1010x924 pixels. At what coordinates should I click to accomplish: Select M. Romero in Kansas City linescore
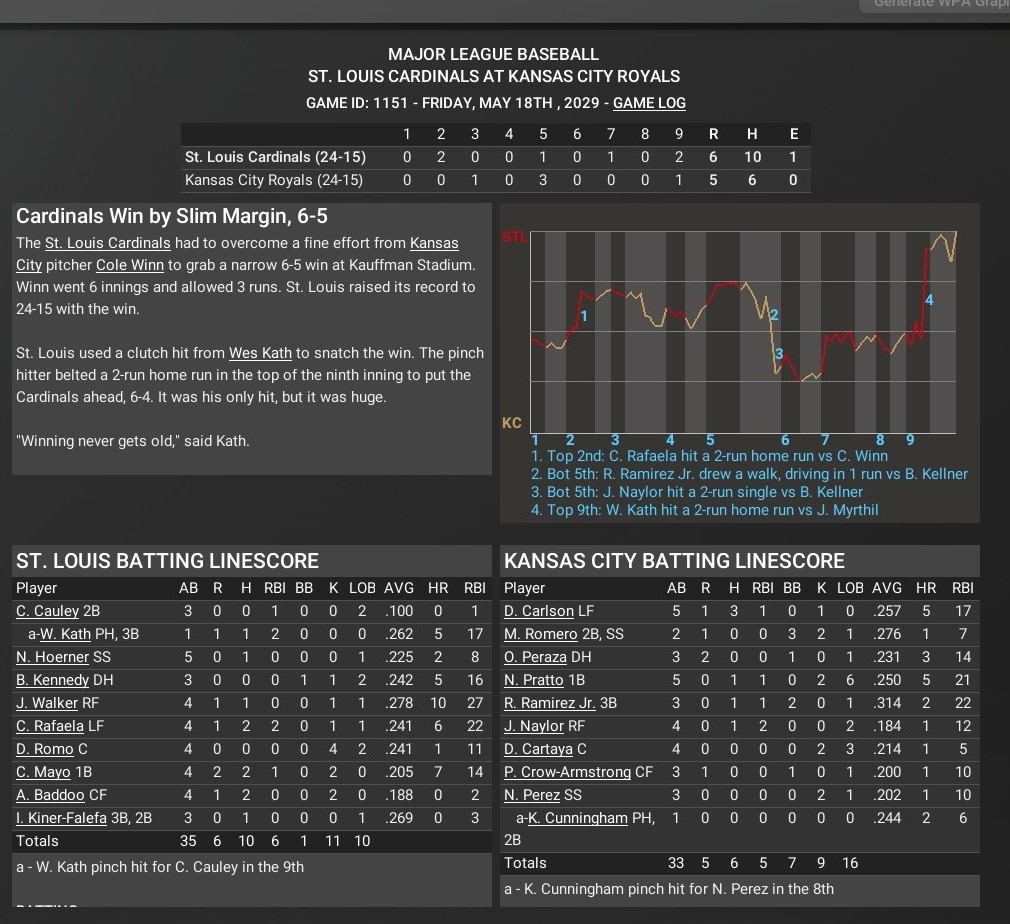coord(541,634)
